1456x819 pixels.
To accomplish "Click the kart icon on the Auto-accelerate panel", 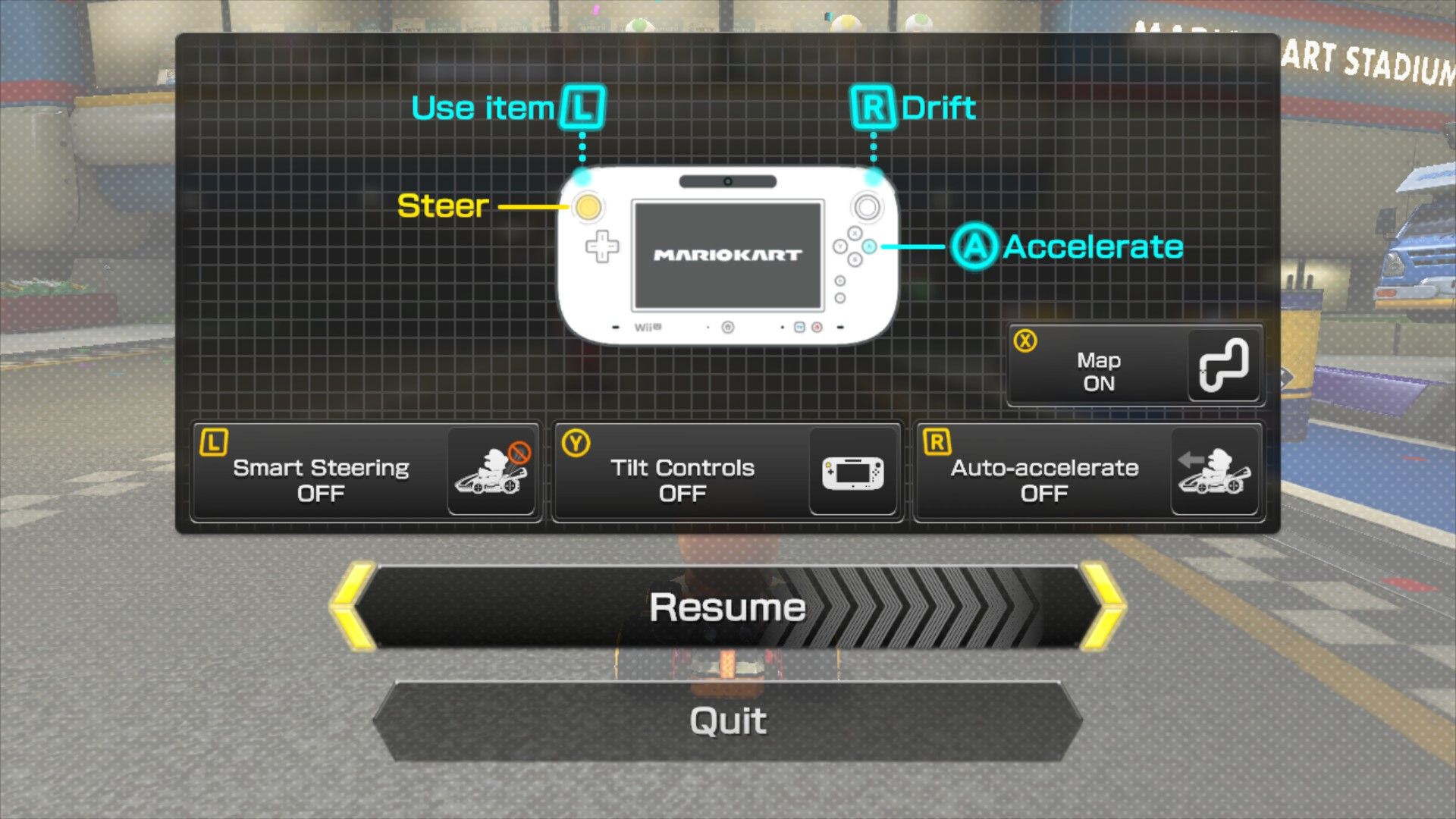I will pyautogui.click(x=1213, y=472).
